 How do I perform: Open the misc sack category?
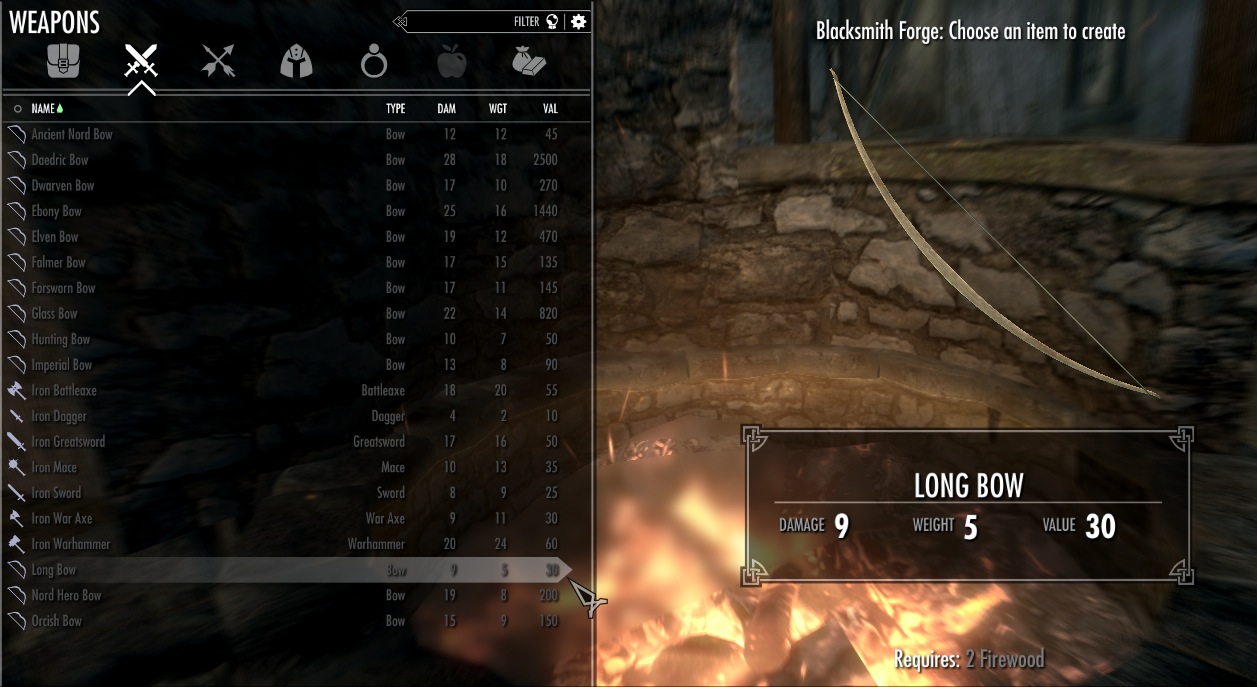[528, 62]
